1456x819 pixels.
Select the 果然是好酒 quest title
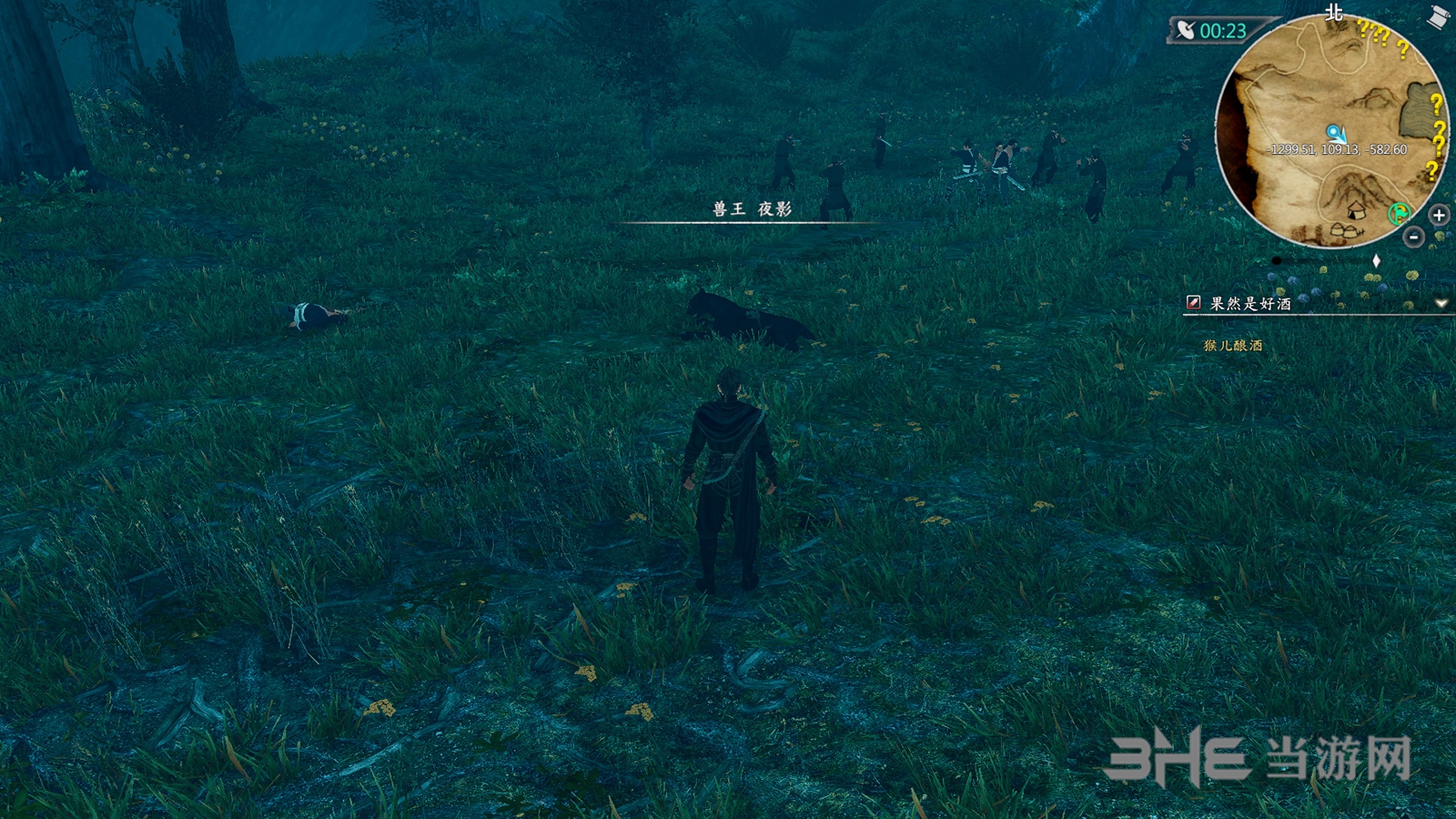[1250, 303]
